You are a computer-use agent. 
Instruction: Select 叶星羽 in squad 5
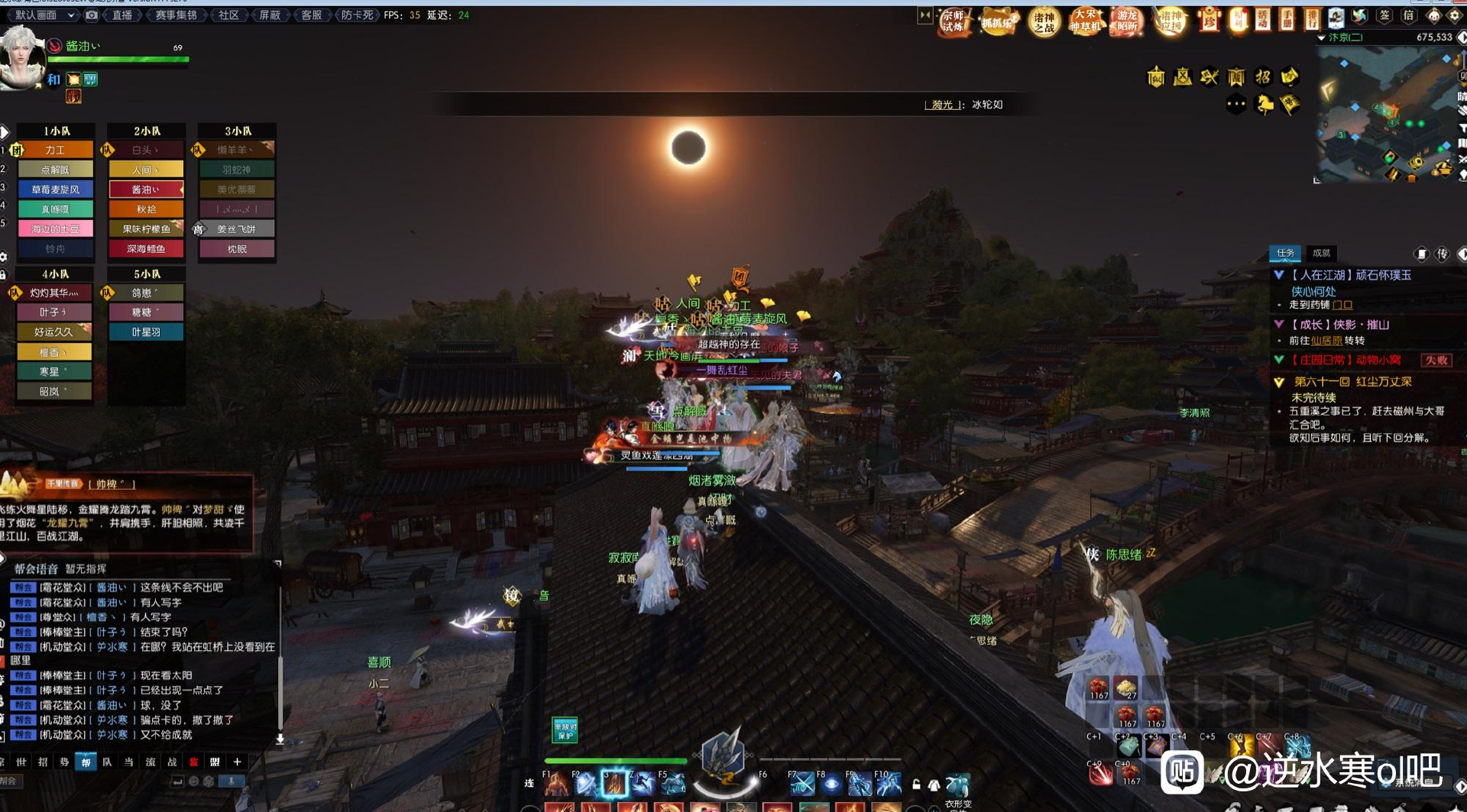point(146,332)
